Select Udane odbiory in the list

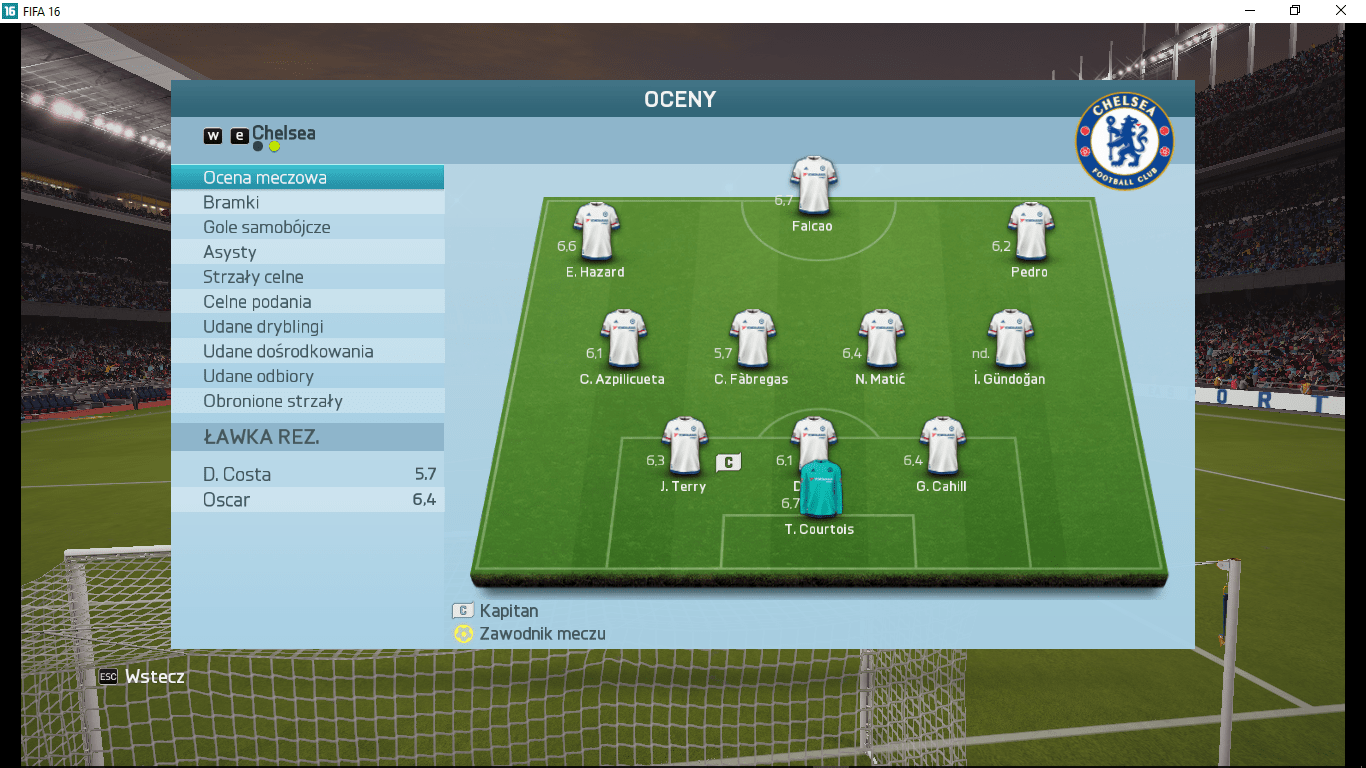(307, 376)
